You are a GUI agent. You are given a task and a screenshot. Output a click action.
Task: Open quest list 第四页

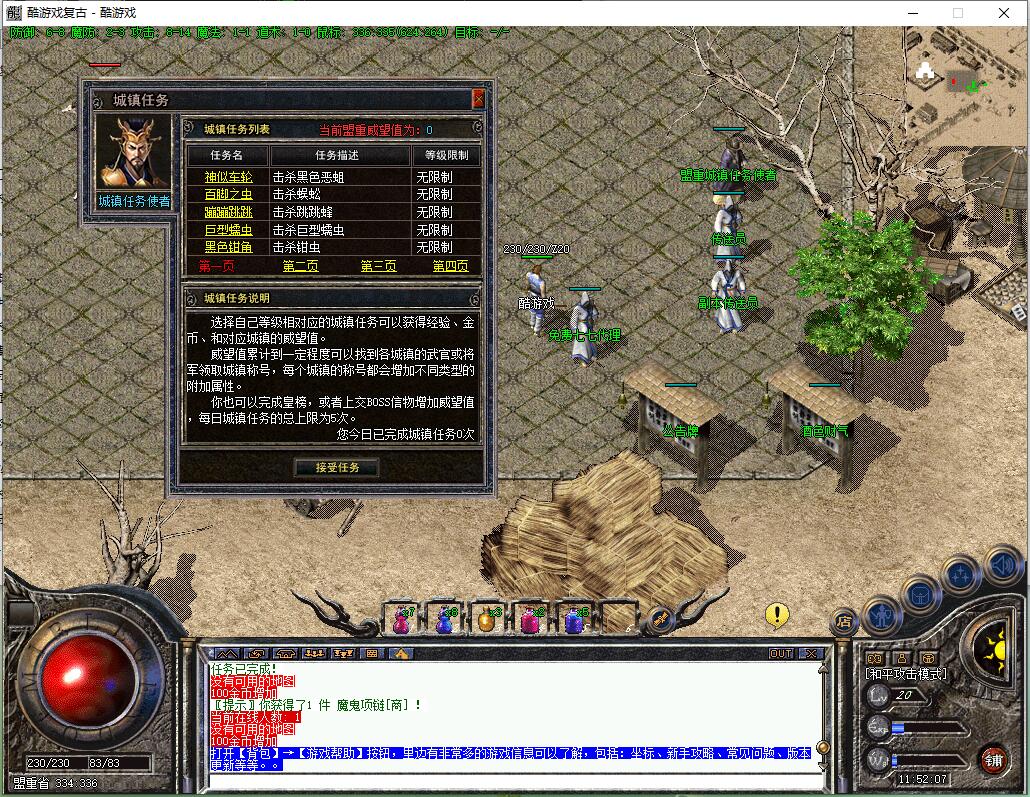pyautogui.click(x=450, y=266)
